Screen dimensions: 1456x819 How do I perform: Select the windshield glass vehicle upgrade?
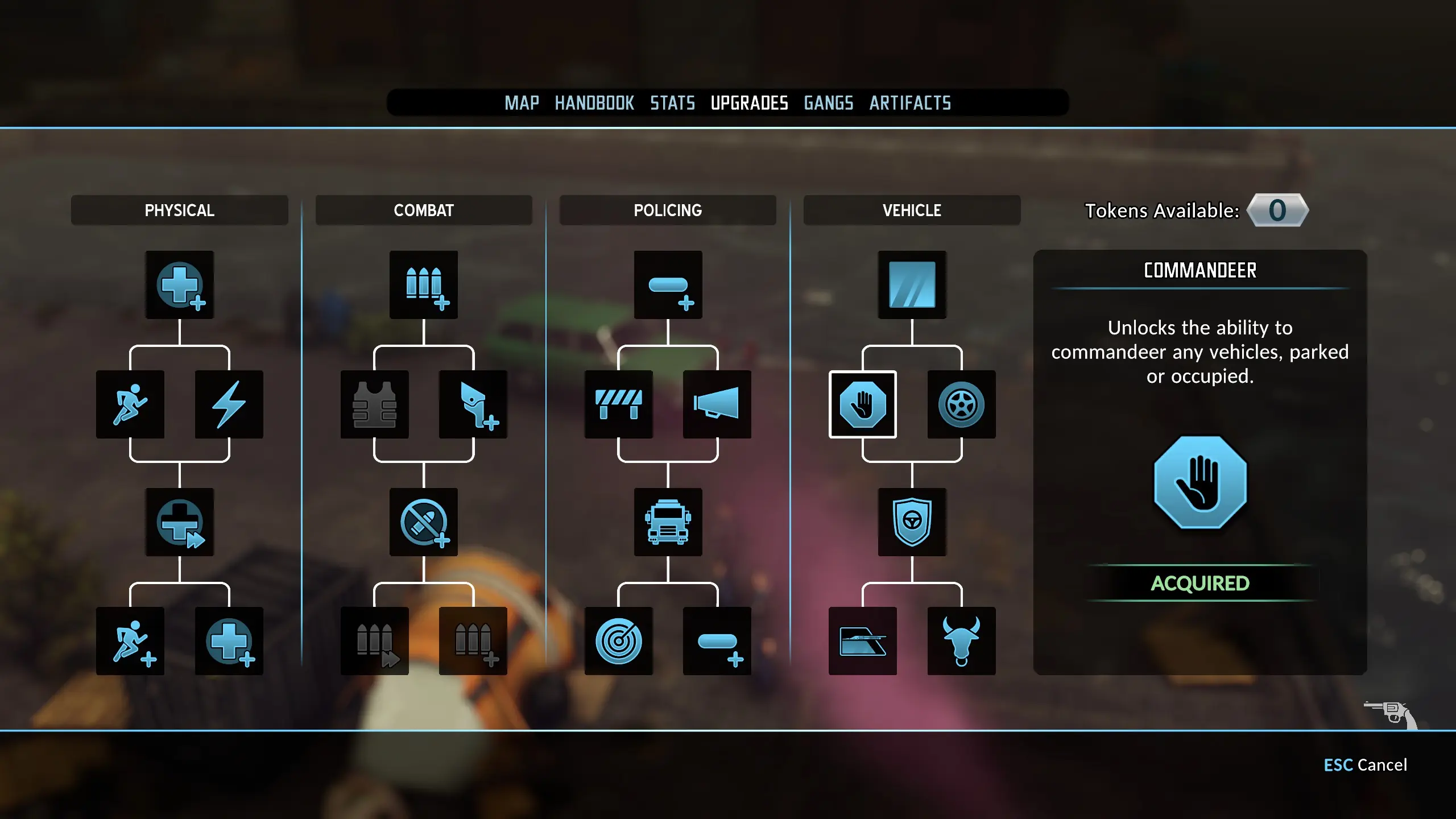point(912,284)
